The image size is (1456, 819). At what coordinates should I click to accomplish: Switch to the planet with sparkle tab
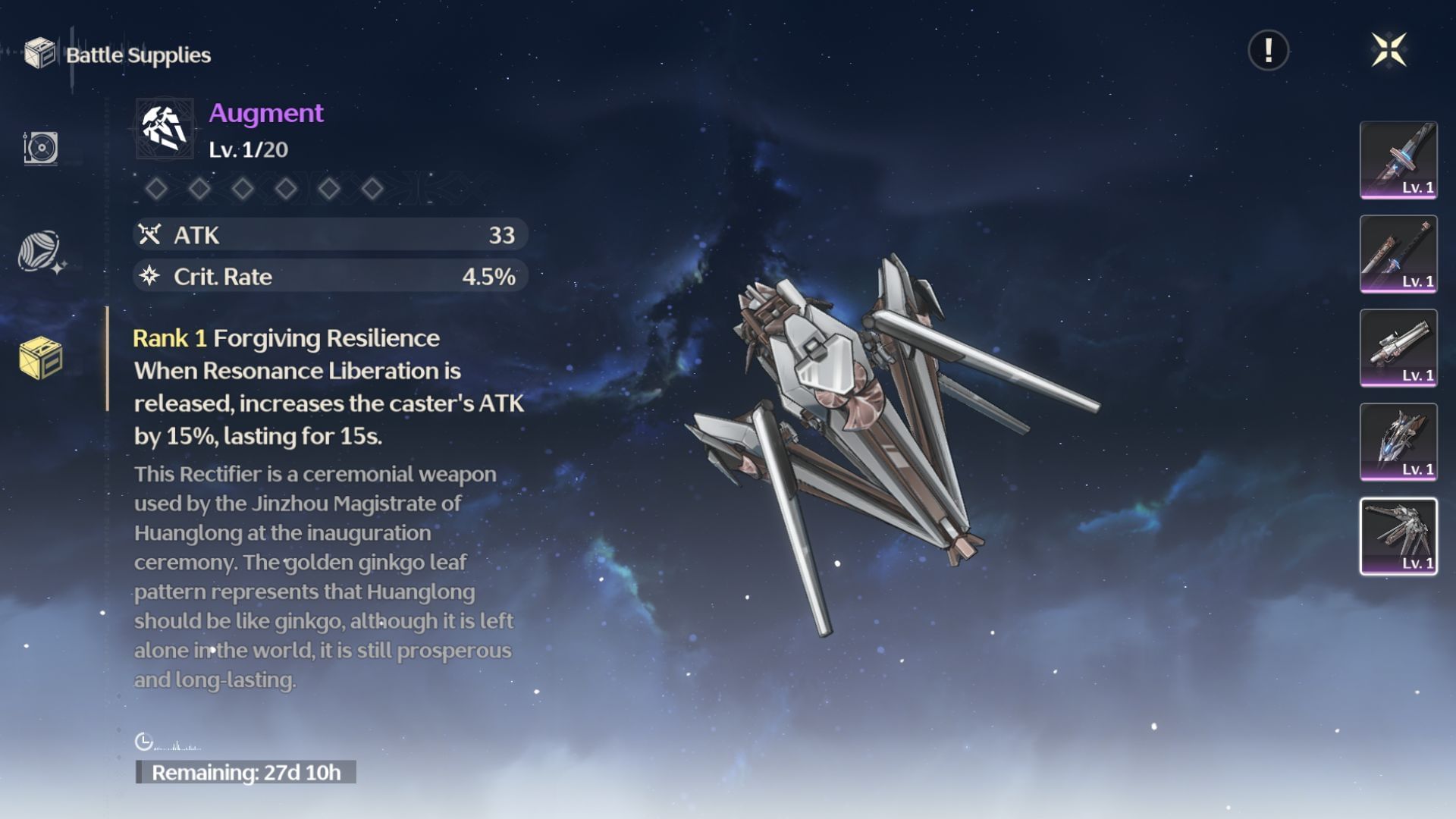point(40,252)
